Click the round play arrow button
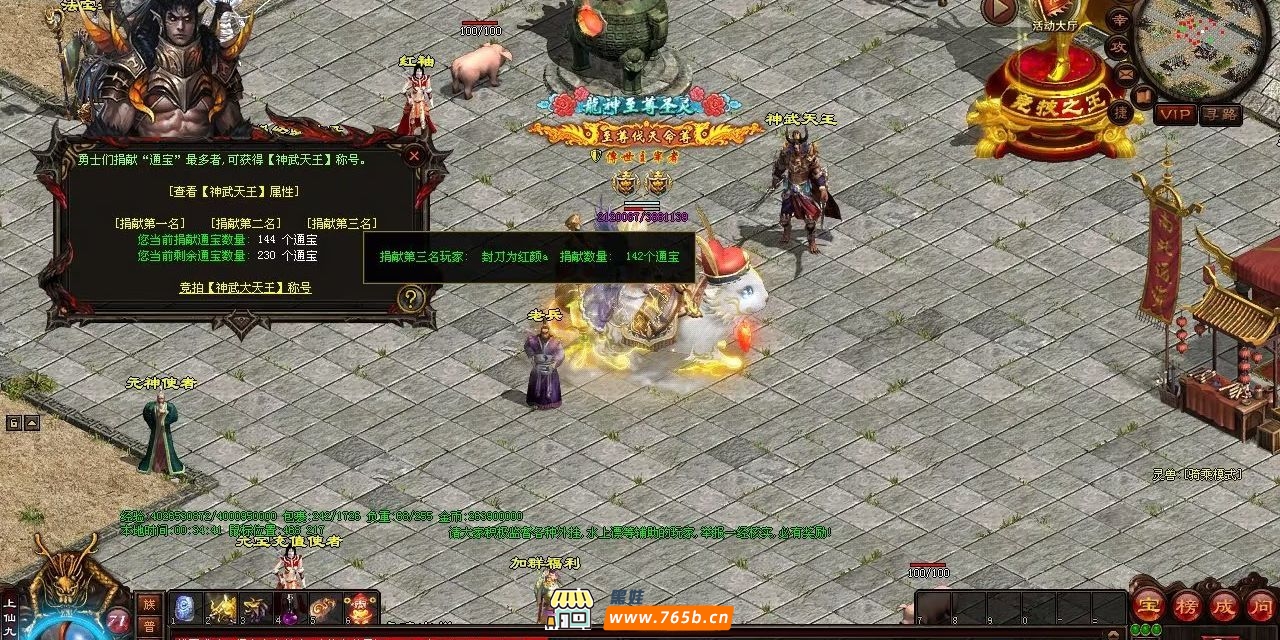The height and width of the screenshot is (640, 1280). (x=998, y=11)
